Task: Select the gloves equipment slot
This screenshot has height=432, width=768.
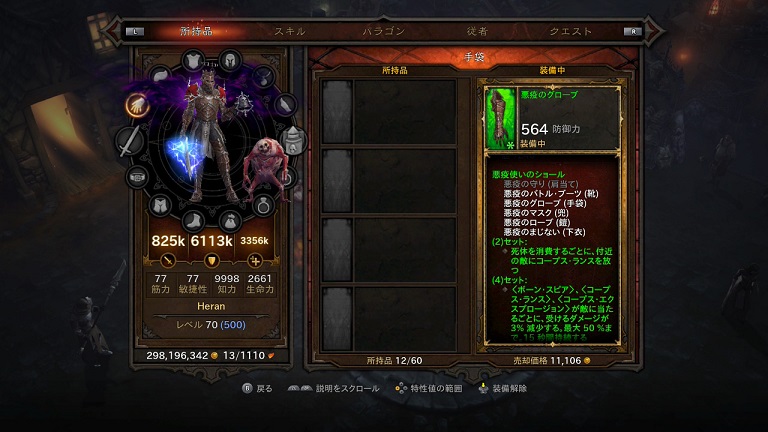Action: tap(137, 103)
